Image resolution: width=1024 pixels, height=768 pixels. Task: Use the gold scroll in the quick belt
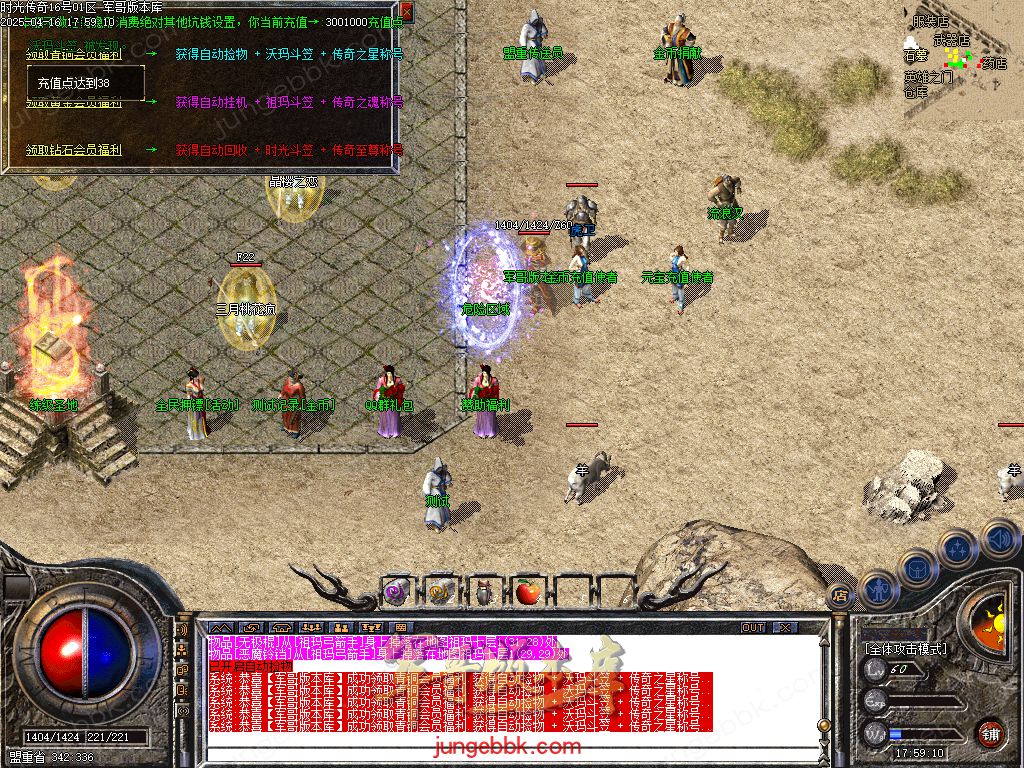coord(439,591)
